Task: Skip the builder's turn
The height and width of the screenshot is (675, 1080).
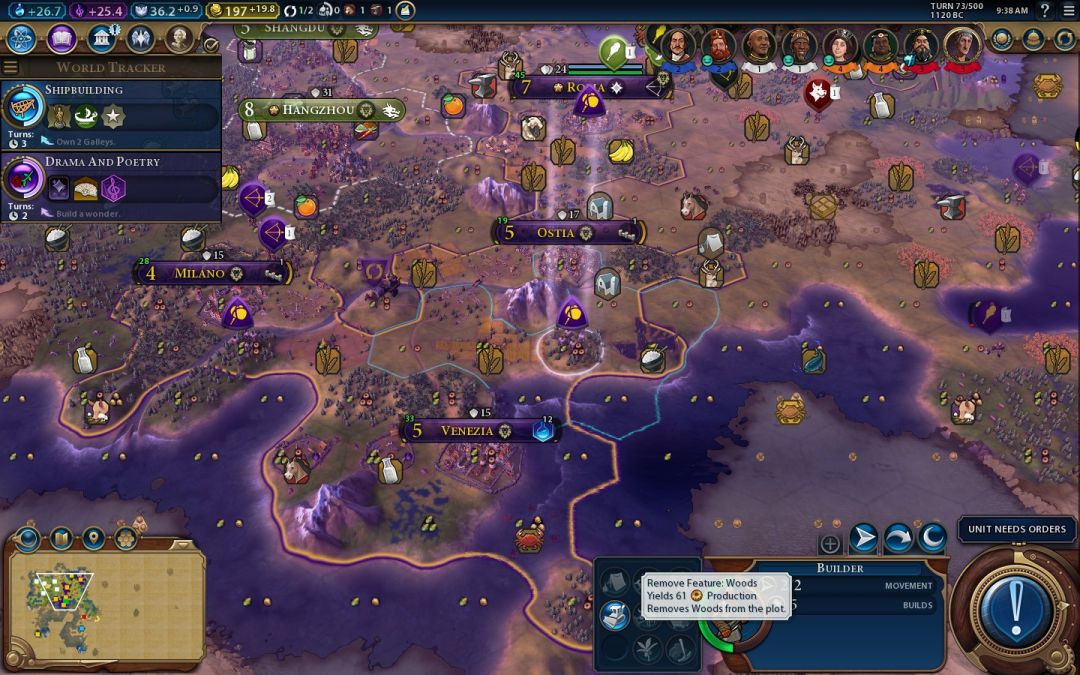Action: tap(897, 539)
